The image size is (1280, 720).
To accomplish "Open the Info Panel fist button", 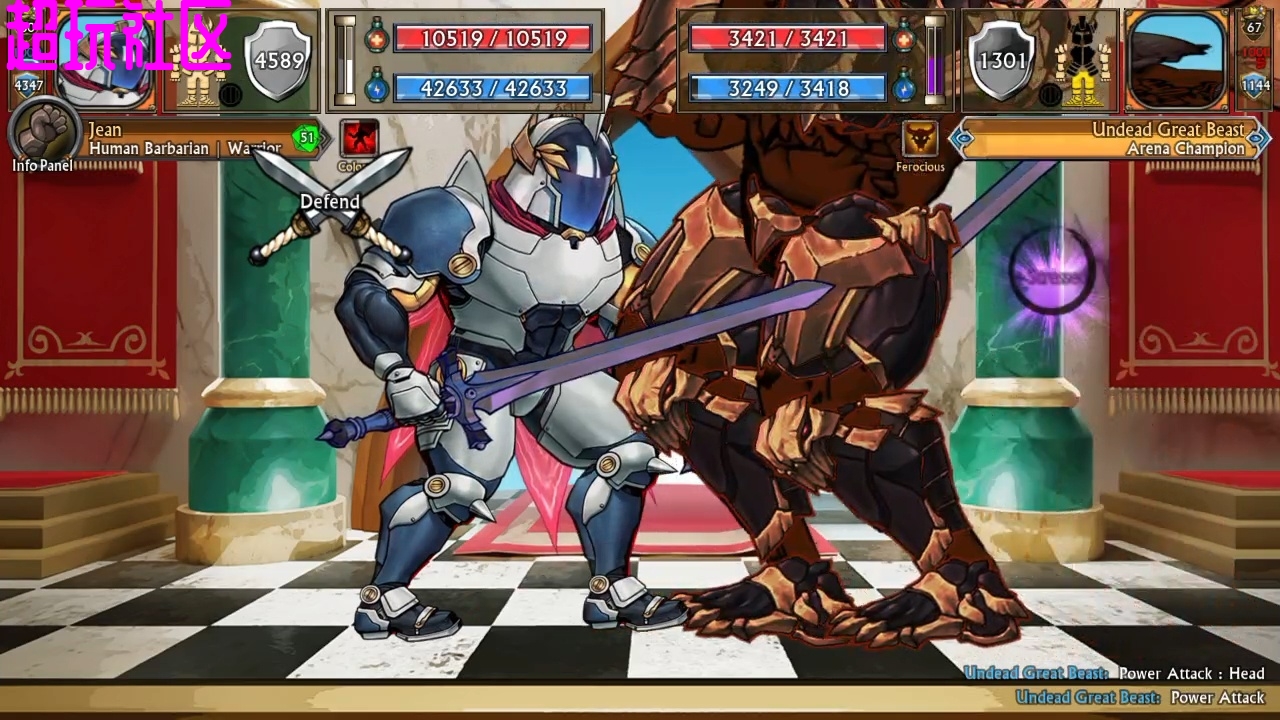I will (44, 131).
